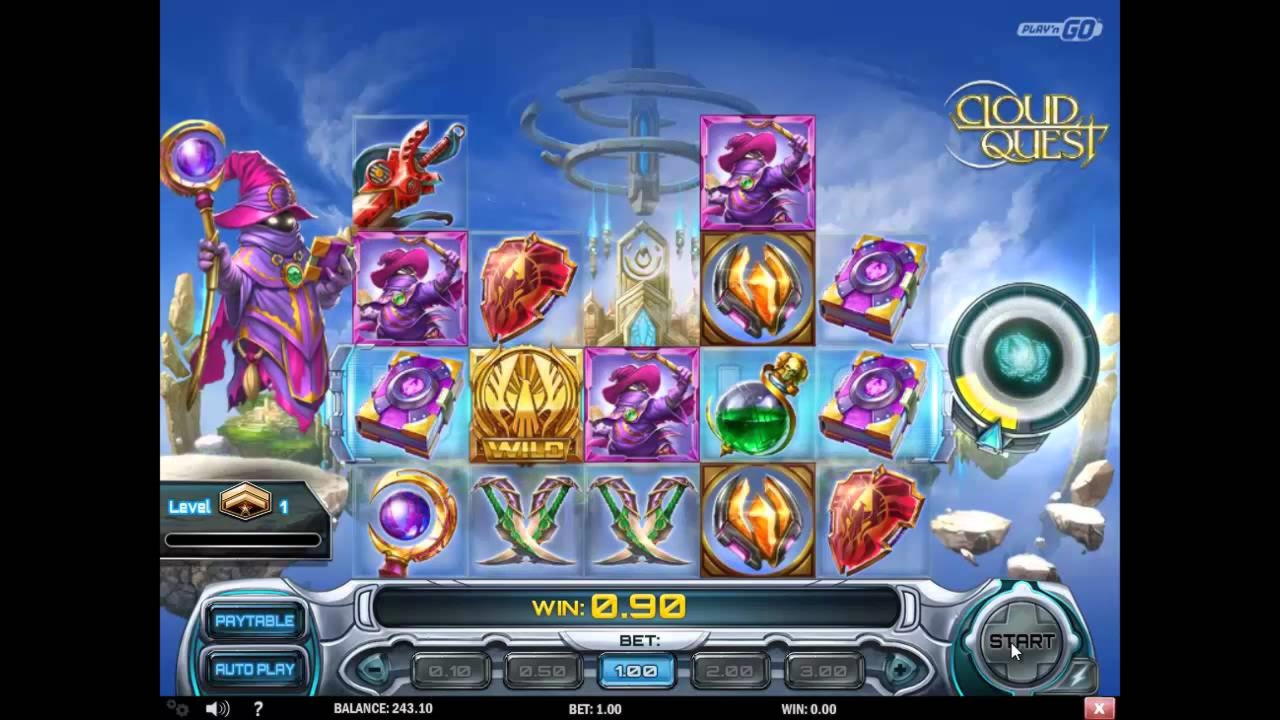Click the level progress bar
This screenshot has width=1280, height=720.
click(243, 540)
